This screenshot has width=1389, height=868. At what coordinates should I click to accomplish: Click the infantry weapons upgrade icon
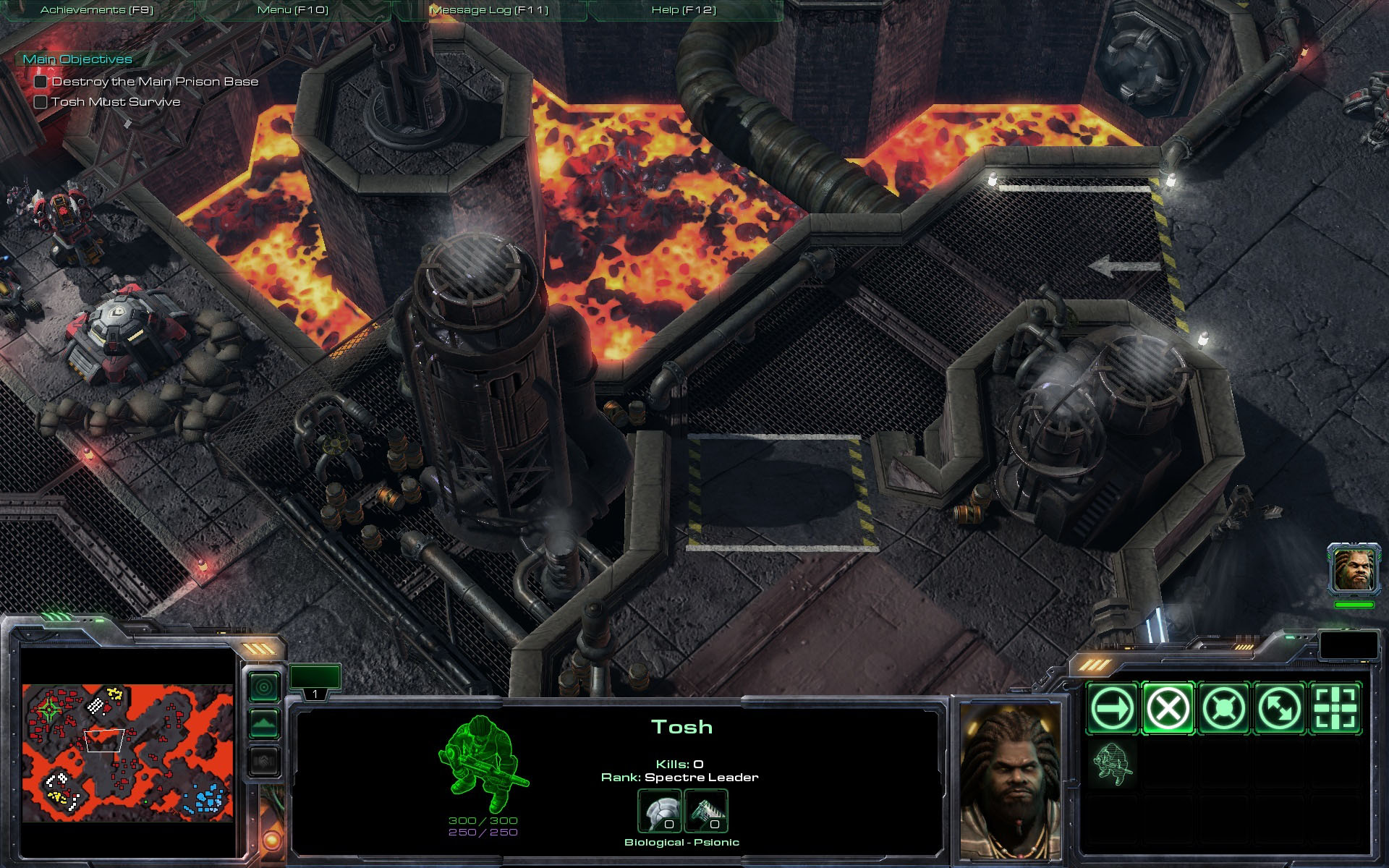click(705, 811)
